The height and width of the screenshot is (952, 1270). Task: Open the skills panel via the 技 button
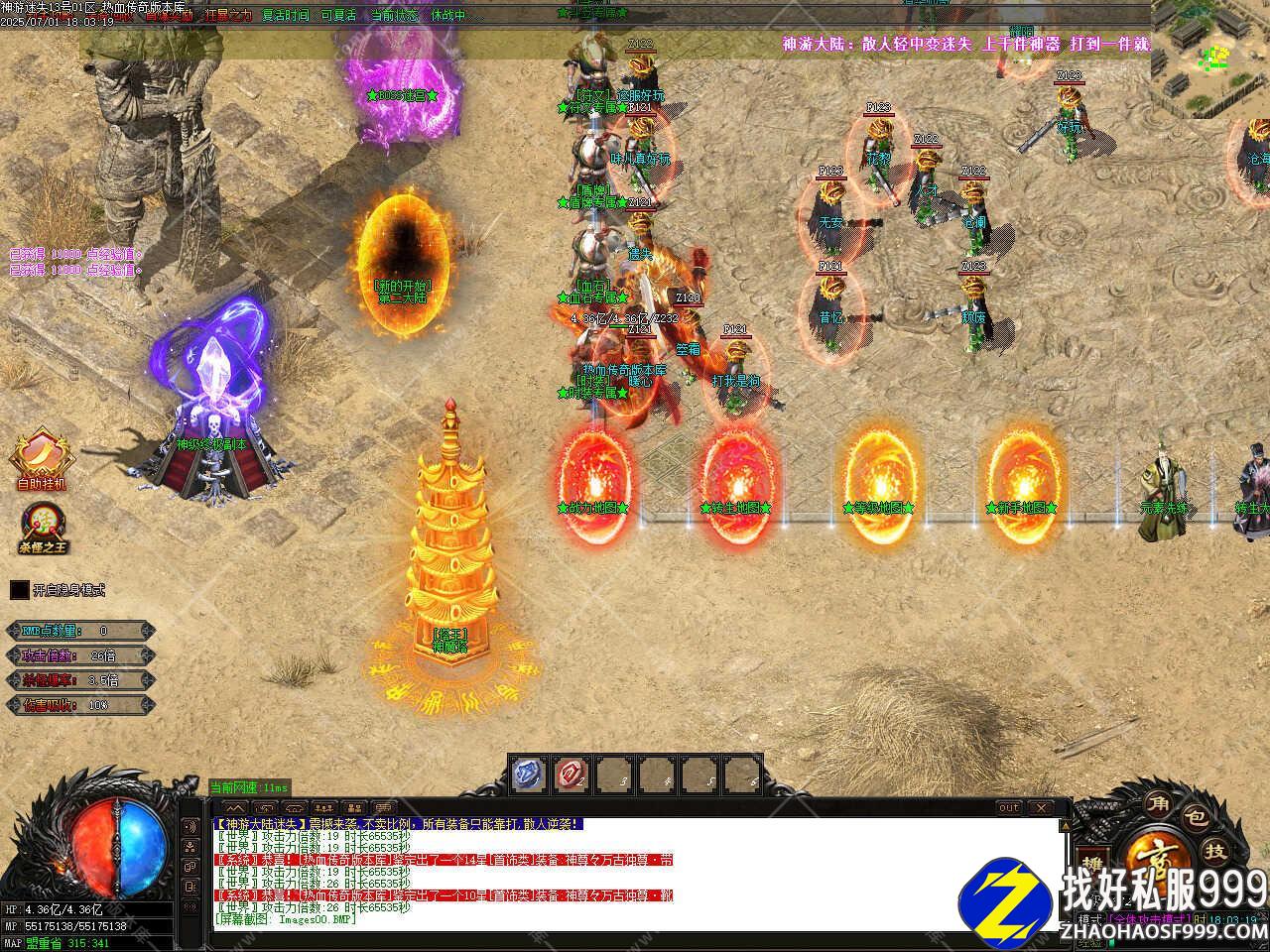(1215, 852)
